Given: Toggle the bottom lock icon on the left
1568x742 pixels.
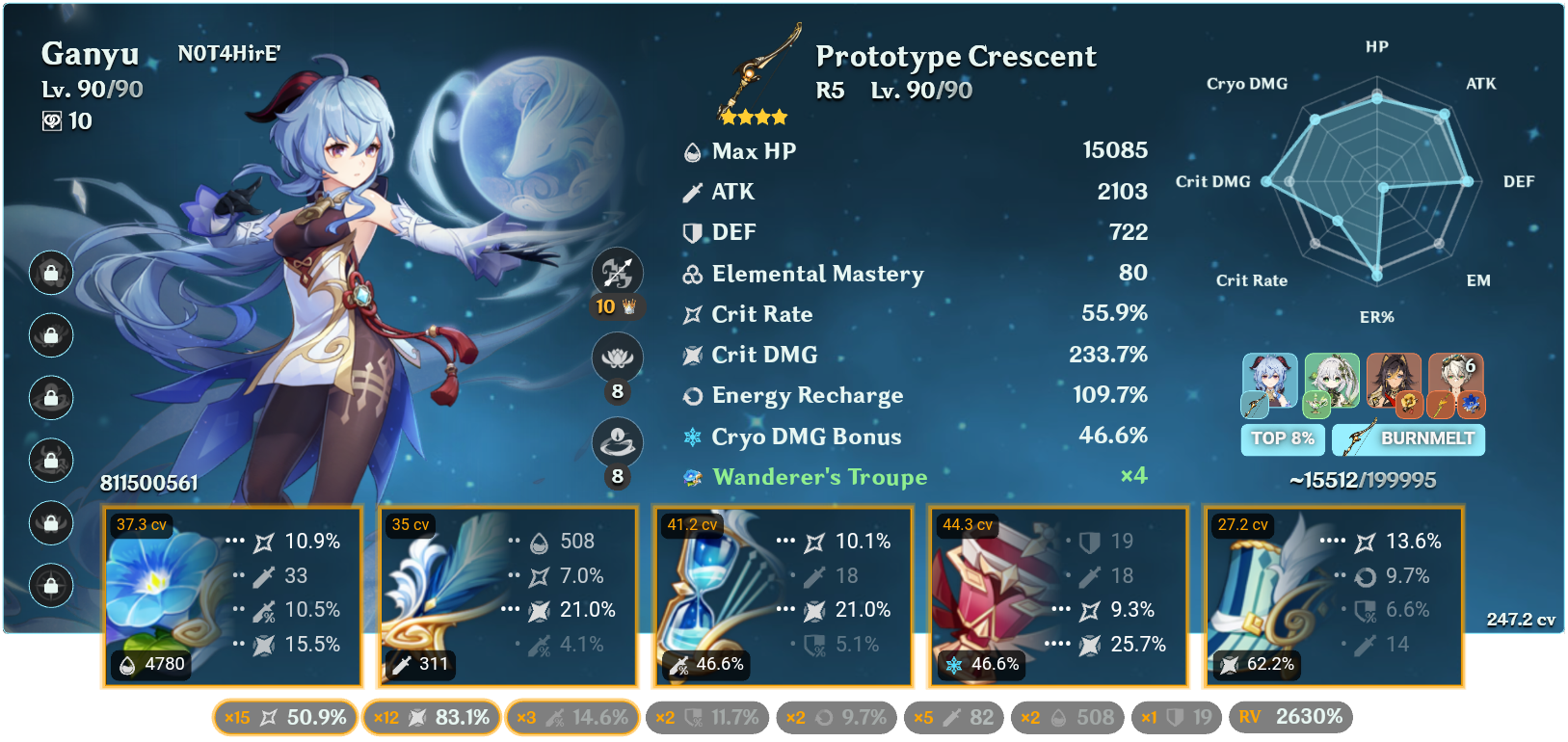Looking at the screenshot, I should coord(50,586).
